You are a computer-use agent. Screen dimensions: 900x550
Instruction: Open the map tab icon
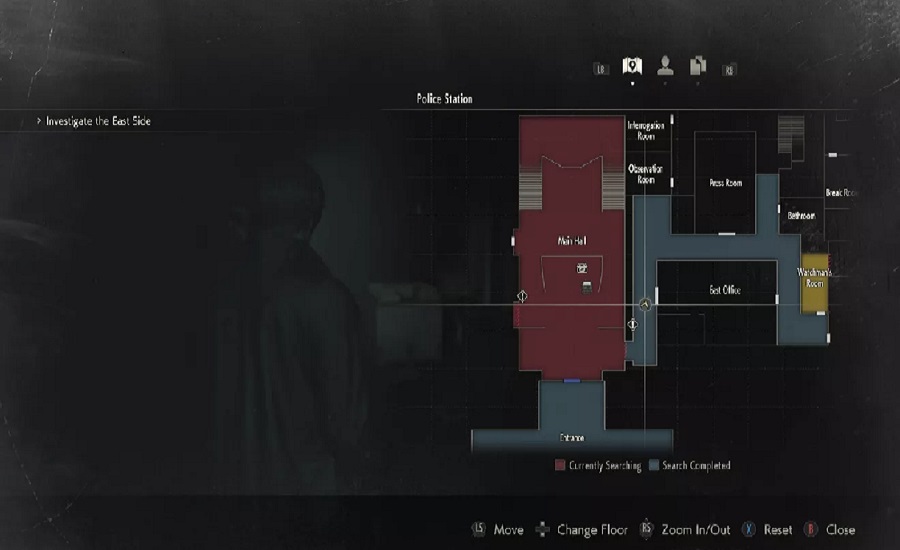click(x=631, y=67)
